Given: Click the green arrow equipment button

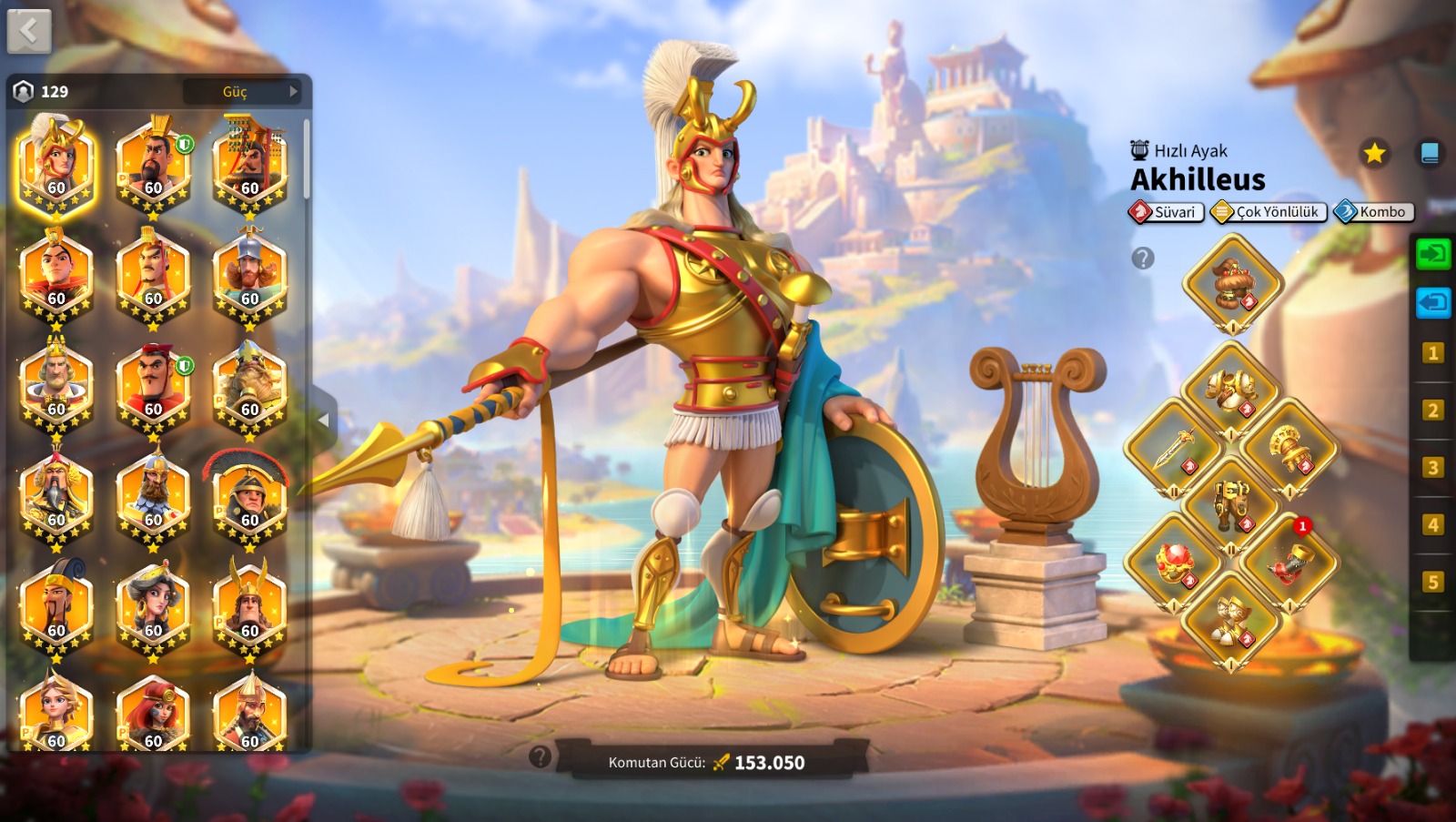Looking at the screenshot, I should click(1432, 253).
